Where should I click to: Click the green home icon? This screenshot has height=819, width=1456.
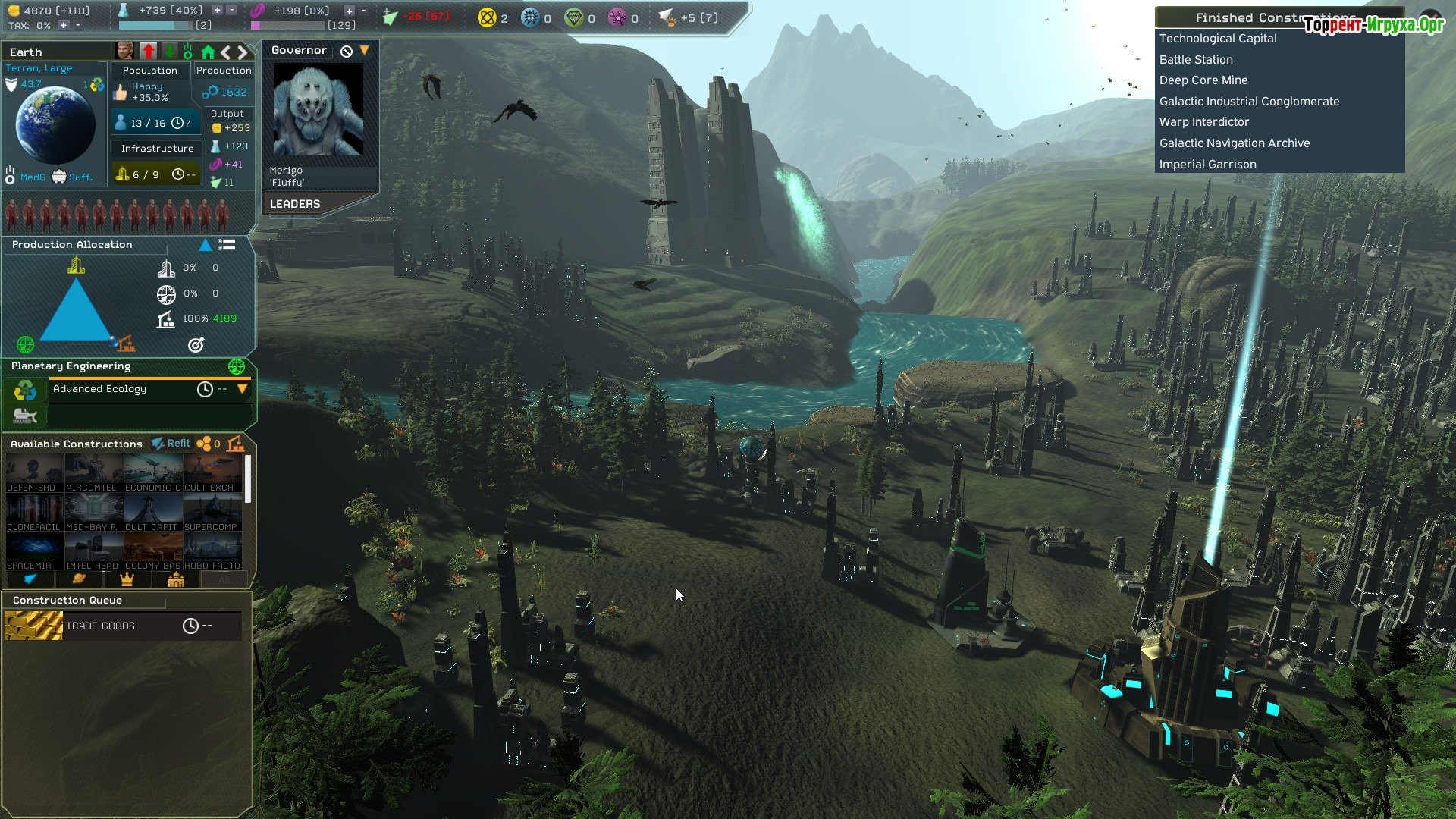[208, 52]
